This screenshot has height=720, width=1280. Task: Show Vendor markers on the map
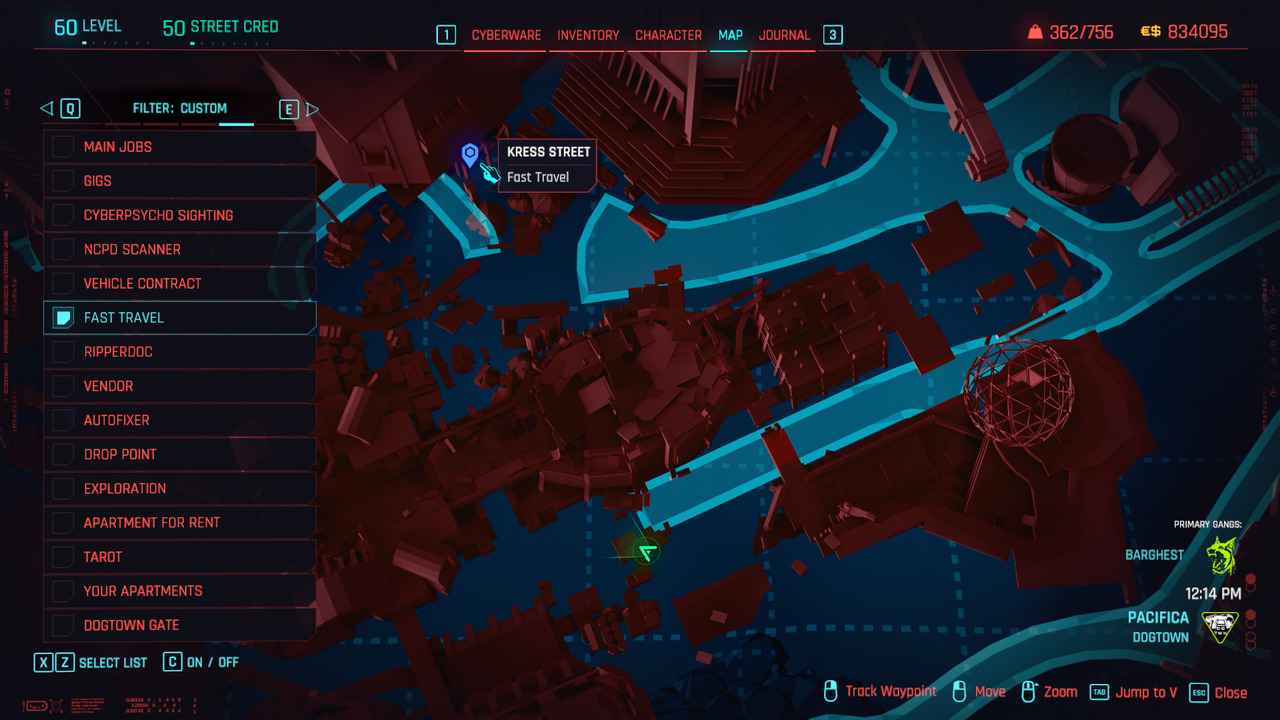coord(63,386)
